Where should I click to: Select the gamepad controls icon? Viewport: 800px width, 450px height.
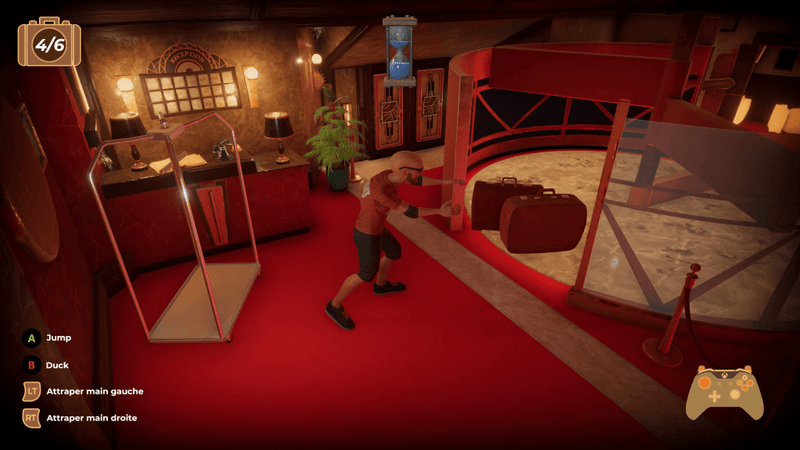point(725,391)
